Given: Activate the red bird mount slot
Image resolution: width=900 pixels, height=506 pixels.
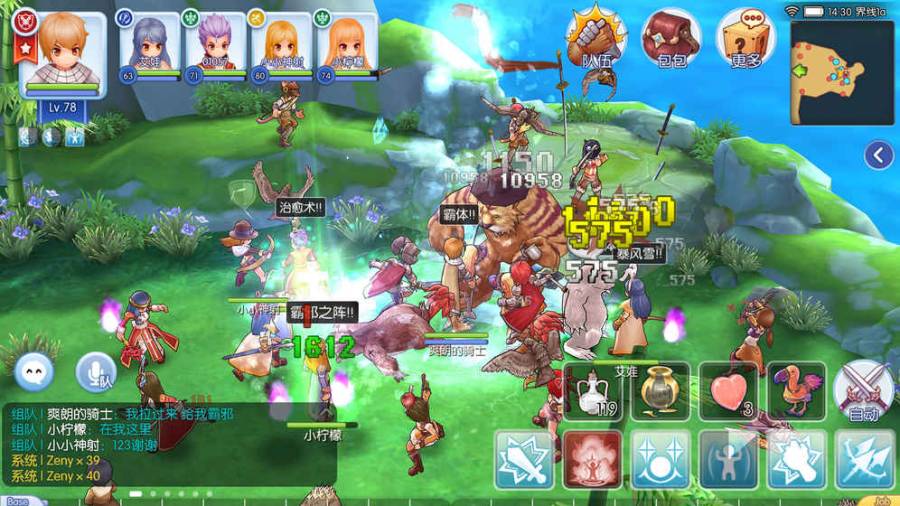Looking at the screenshot, I should pos(797,390).
